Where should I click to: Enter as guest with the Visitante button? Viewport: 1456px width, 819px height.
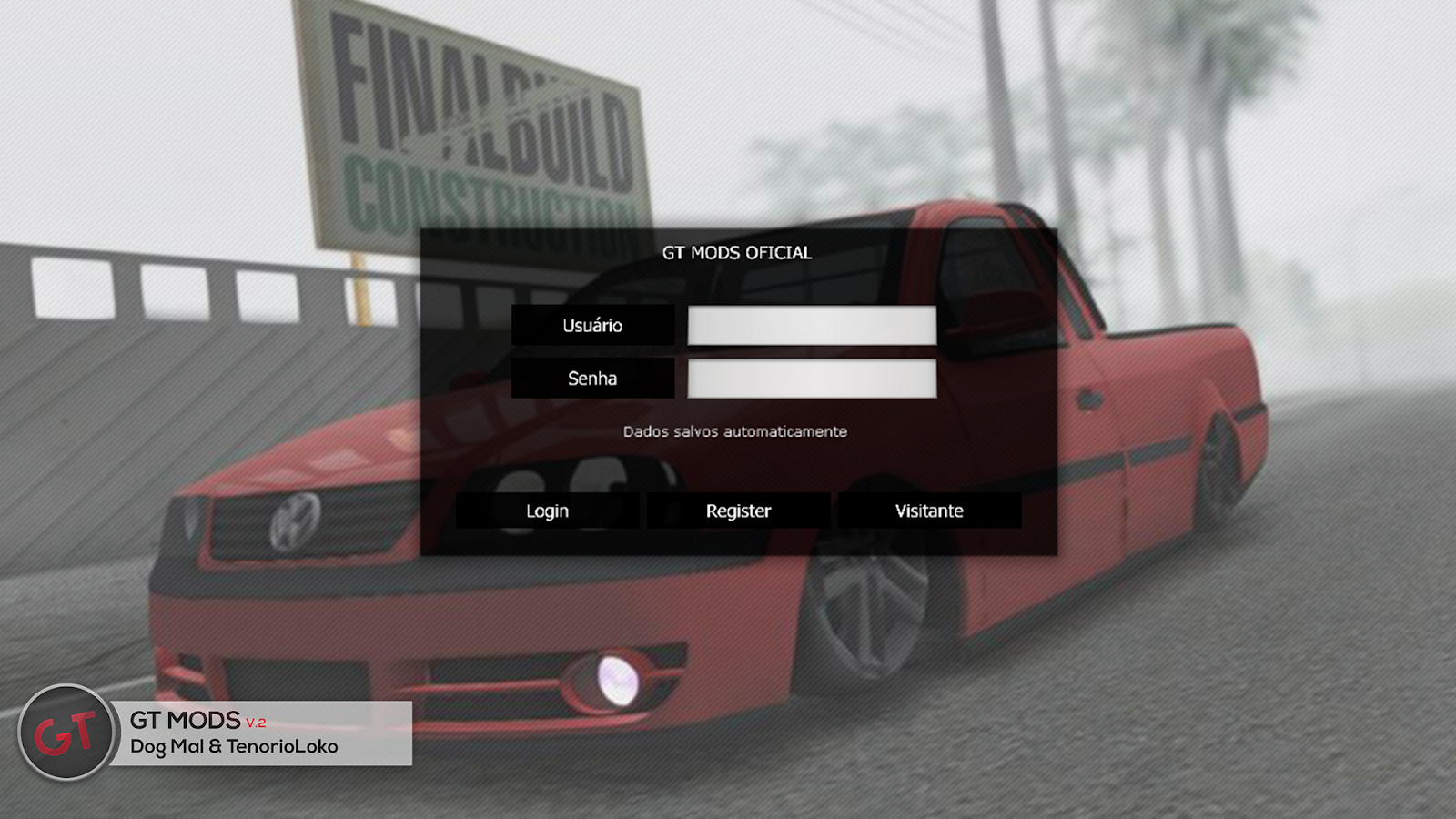[930, 511]
